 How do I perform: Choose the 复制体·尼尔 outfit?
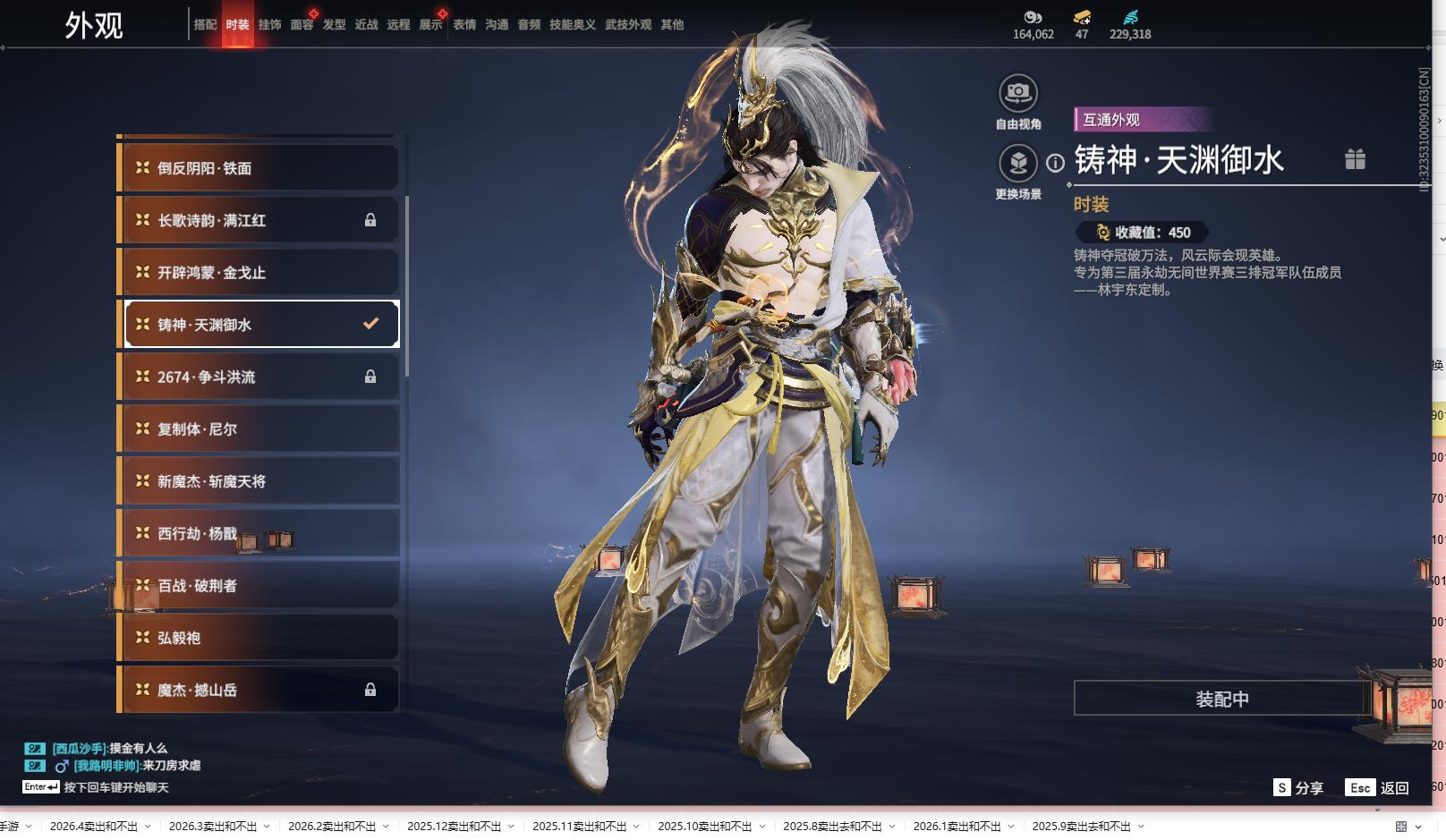[259, 429]
